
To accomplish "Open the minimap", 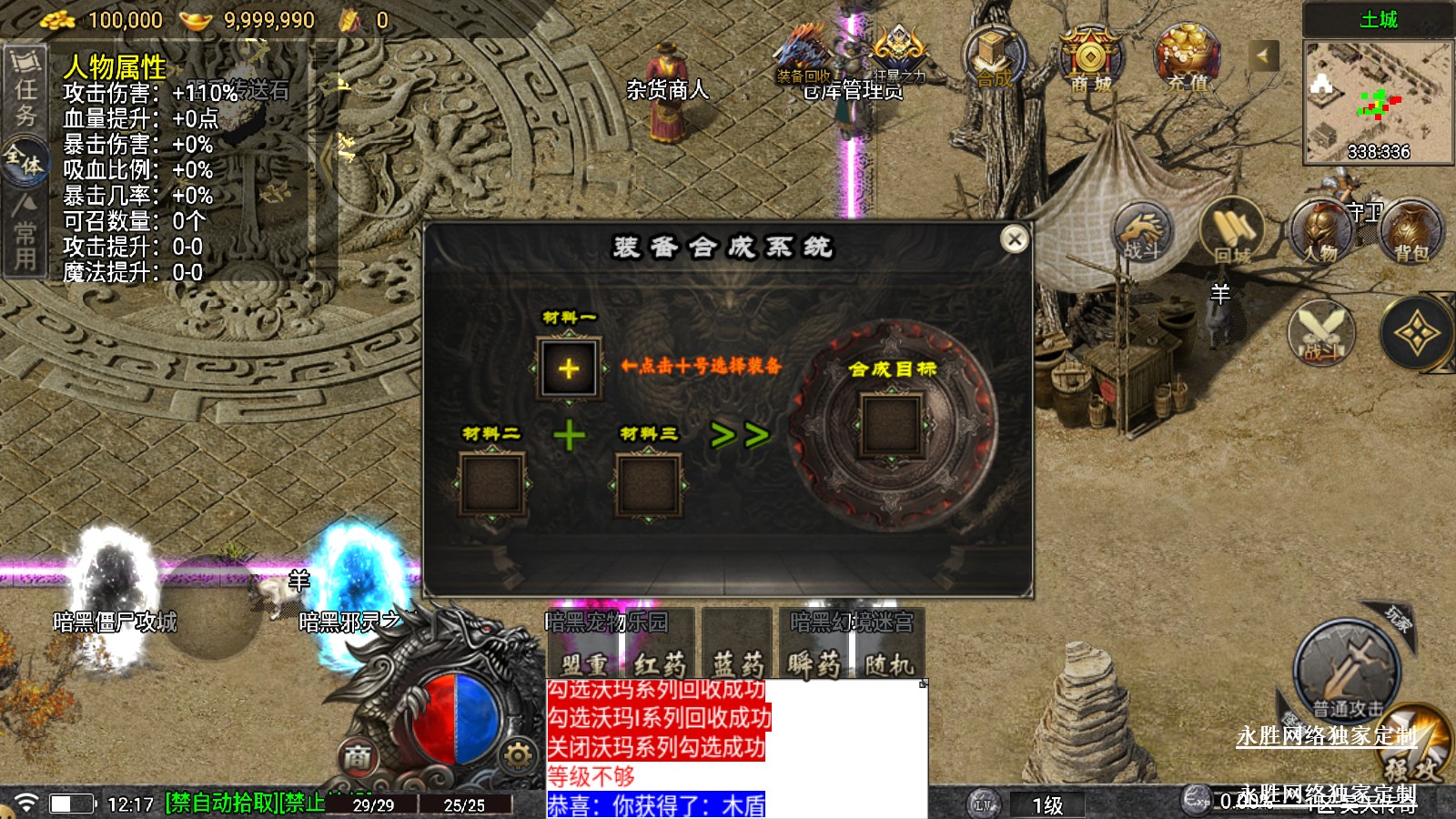I will (1378, 102).
